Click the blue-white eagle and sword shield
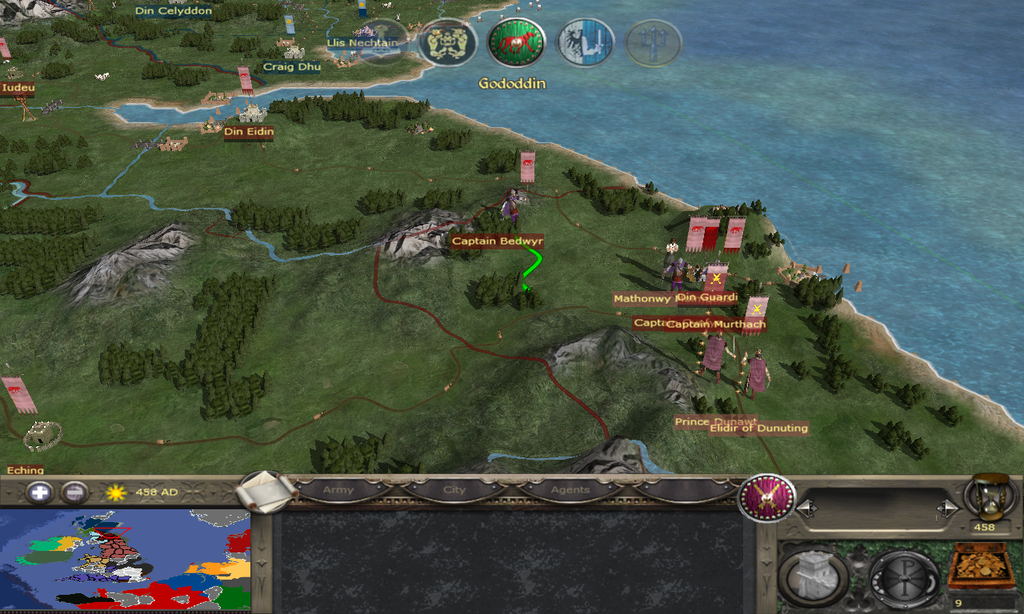The image size is (1024, 614). pyautogui.click(x=585, y=43)
